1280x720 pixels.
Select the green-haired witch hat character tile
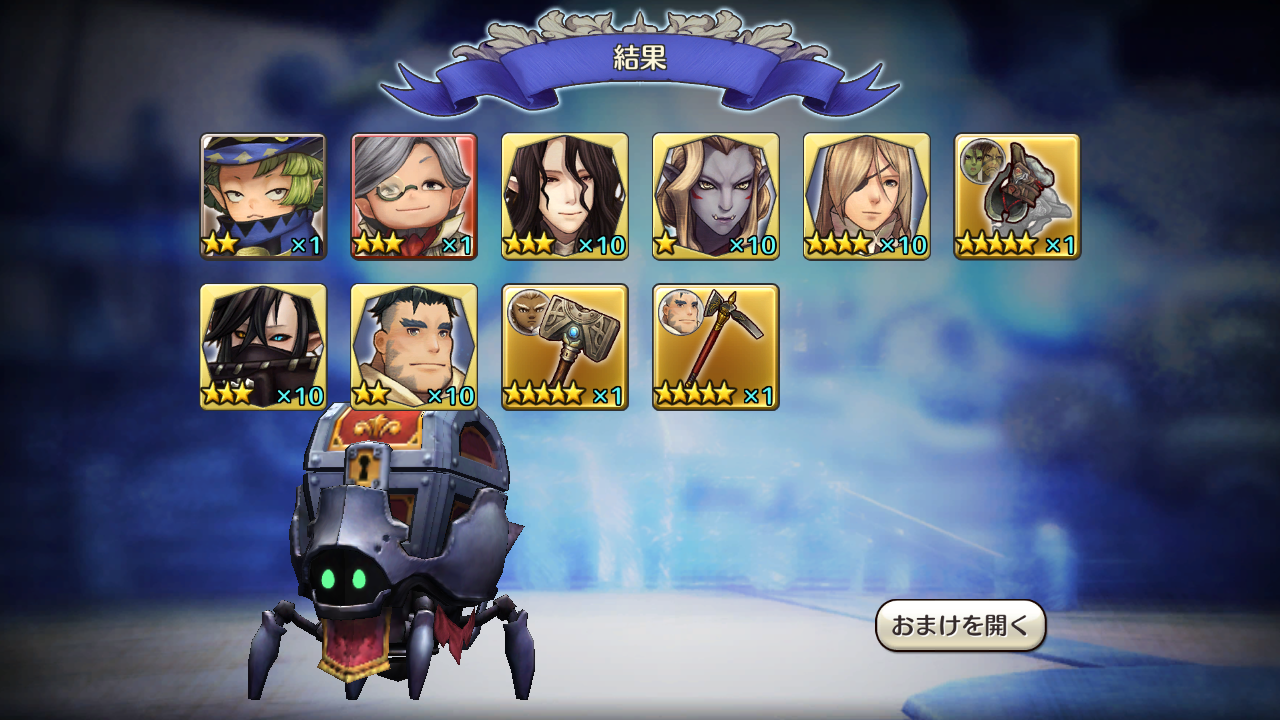263,196
